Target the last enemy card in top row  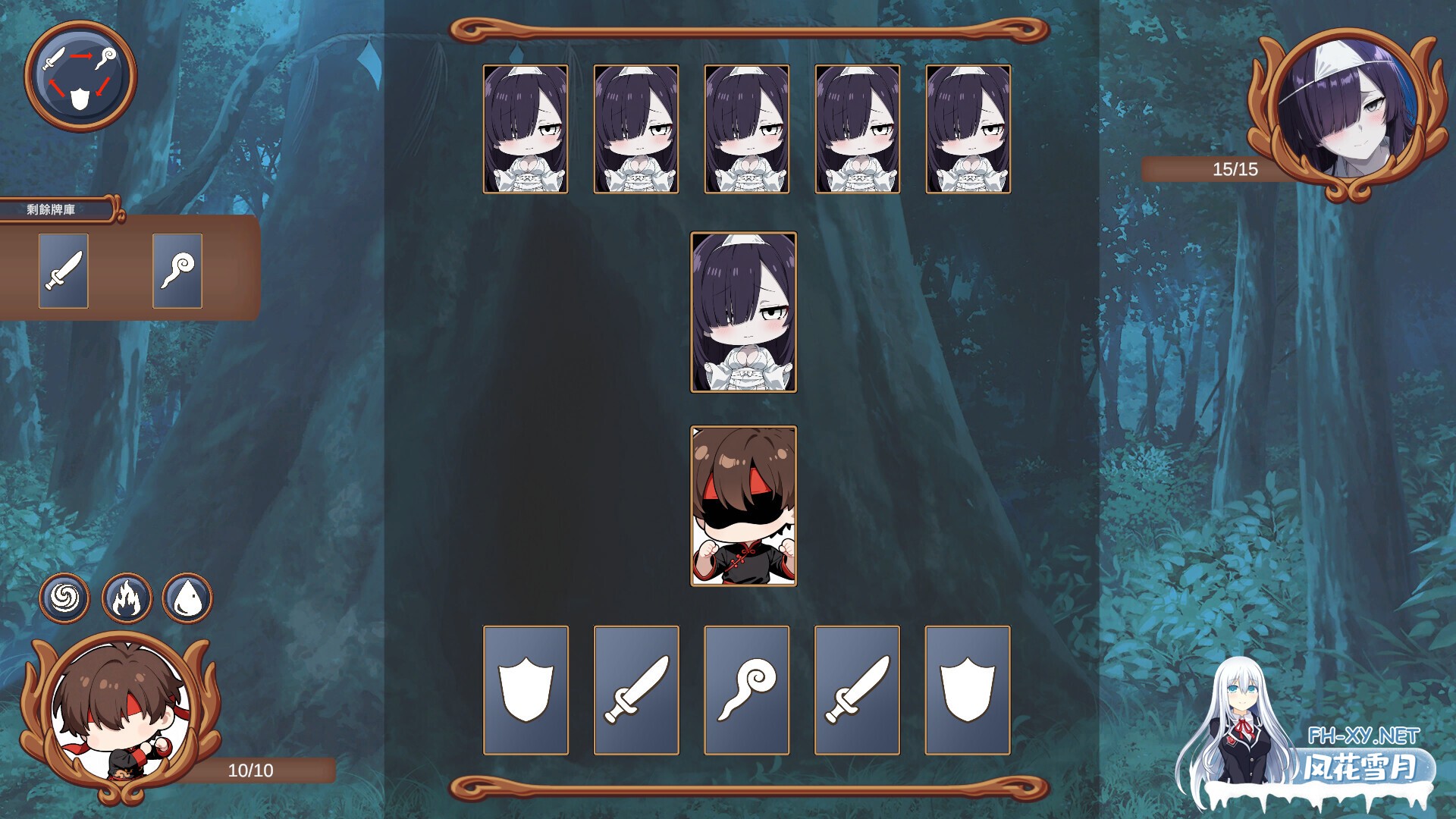point(968,130)
